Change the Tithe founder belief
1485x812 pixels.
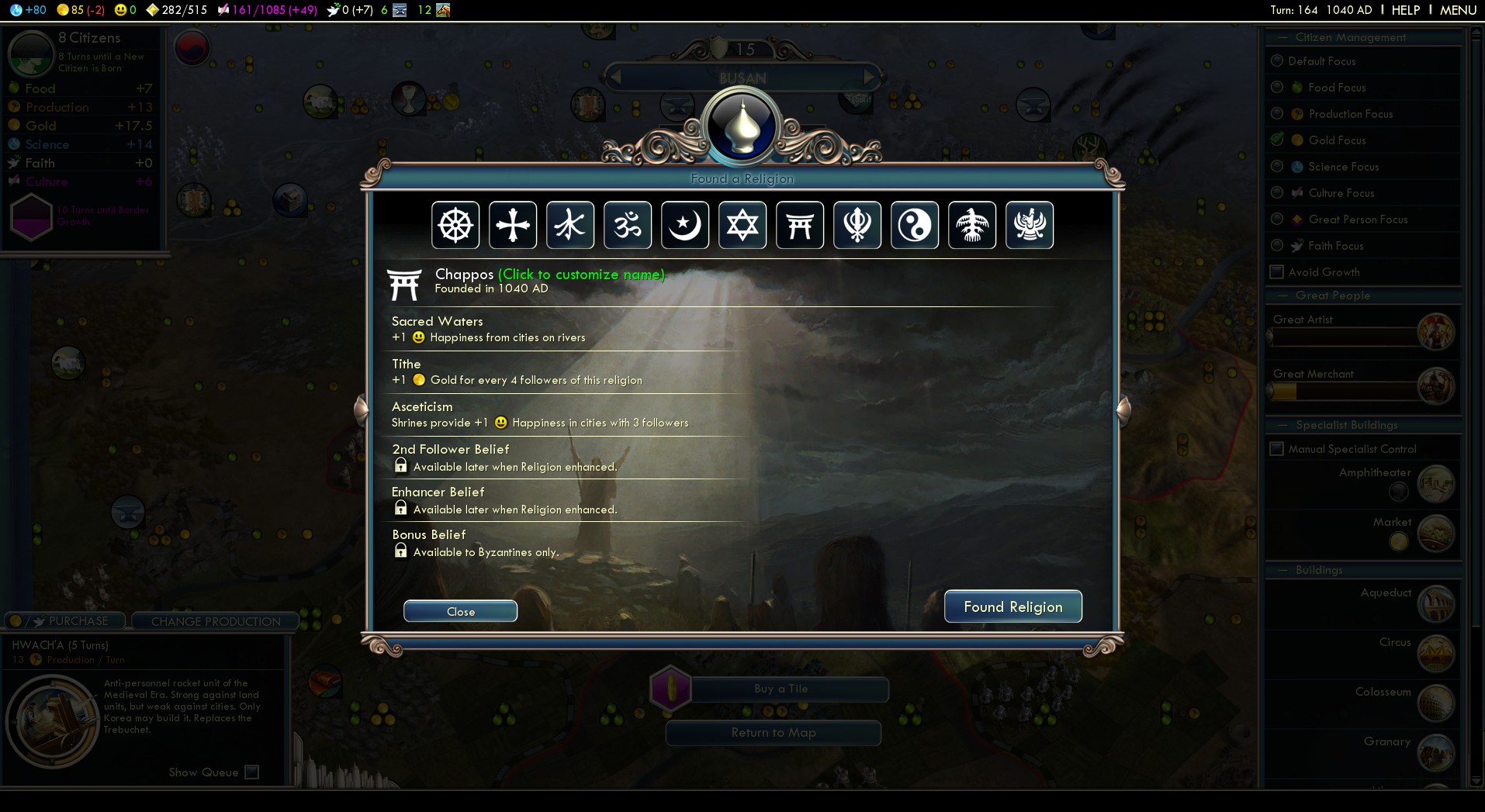[517, 371]
